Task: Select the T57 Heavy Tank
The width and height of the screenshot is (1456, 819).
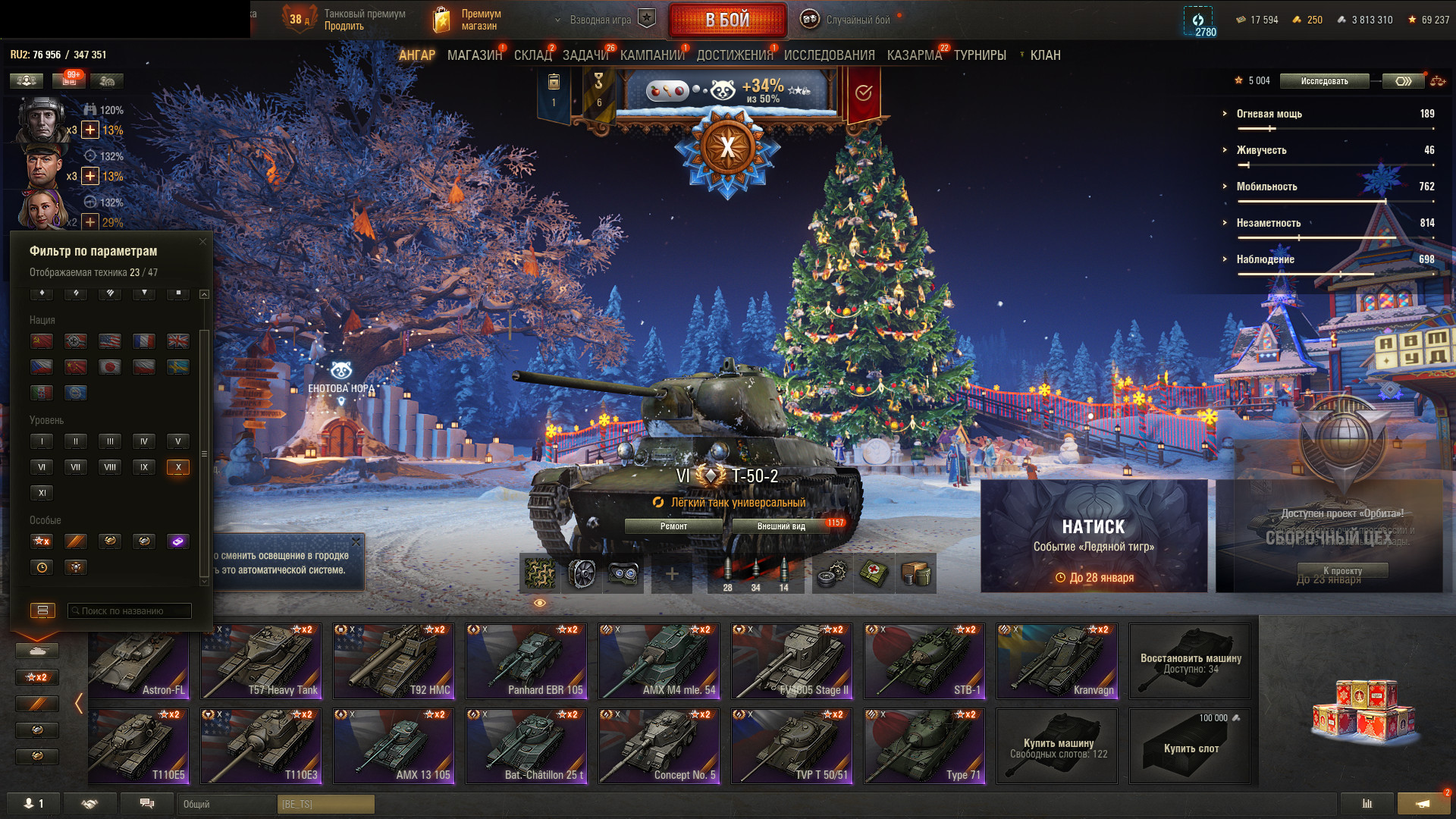Action: [x=261, y=661]
